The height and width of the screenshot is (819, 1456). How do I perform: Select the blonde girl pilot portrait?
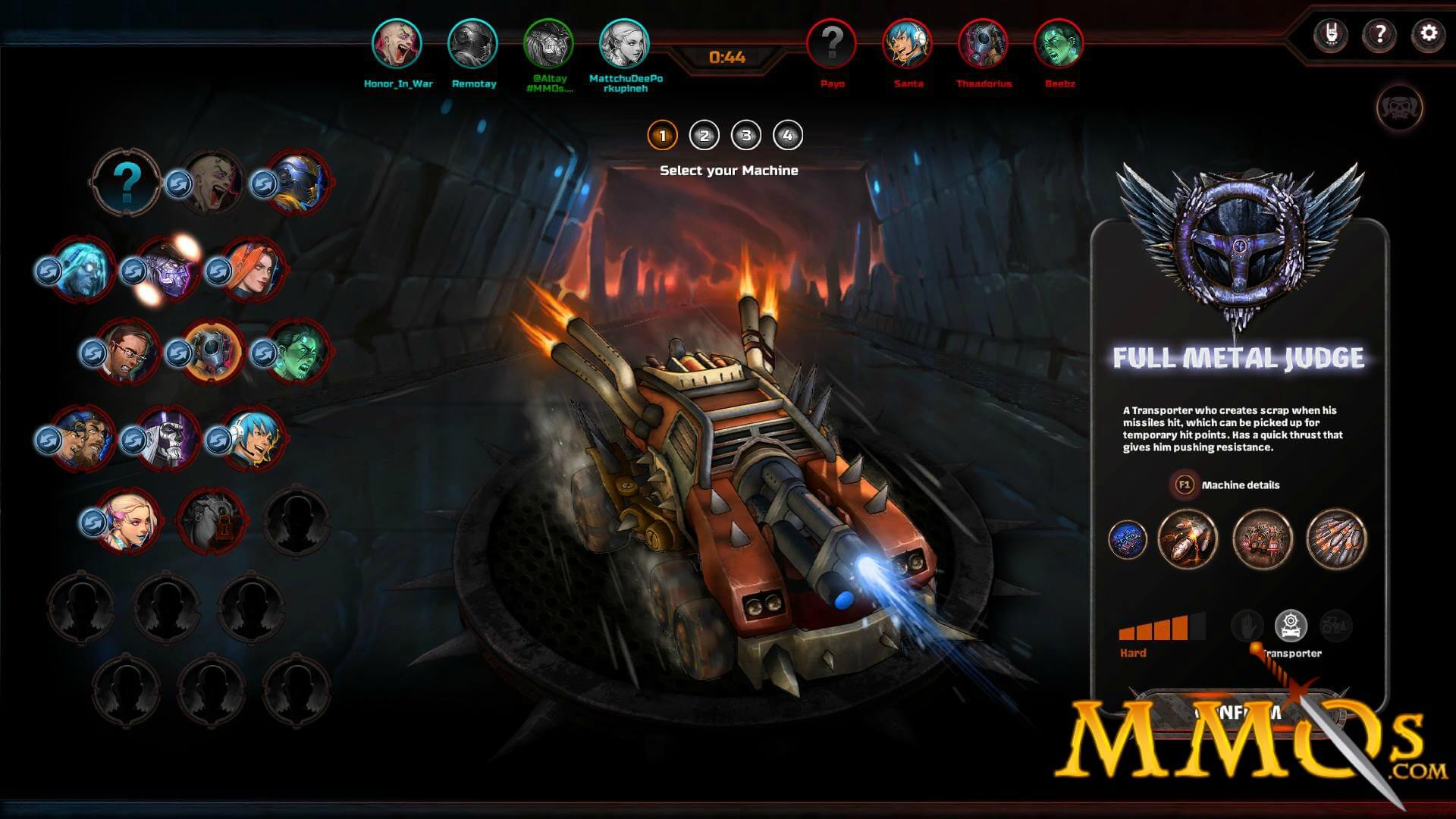point(127,521)
